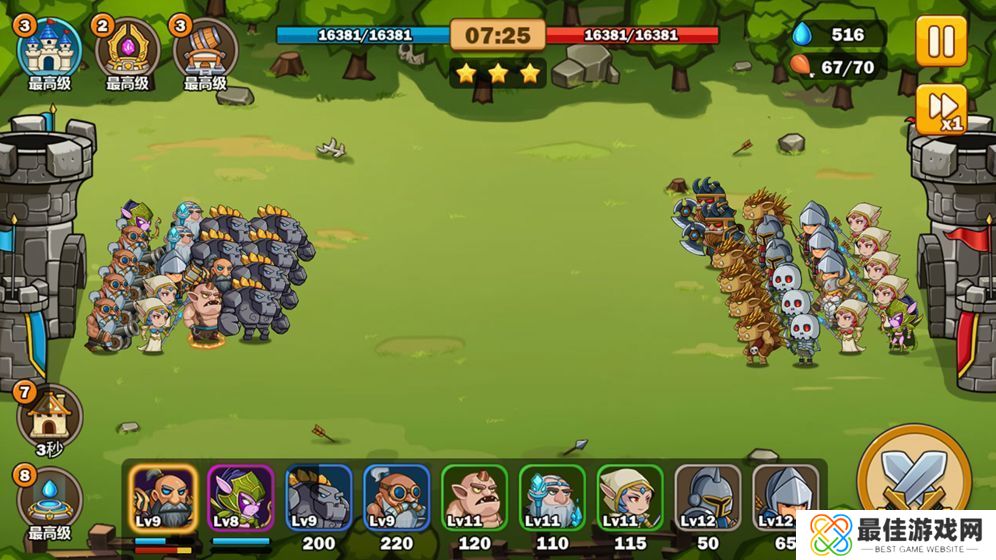Select the Lv9 bearded hero card
This screenshot has width=996, height=560.
tap(163, 497)
